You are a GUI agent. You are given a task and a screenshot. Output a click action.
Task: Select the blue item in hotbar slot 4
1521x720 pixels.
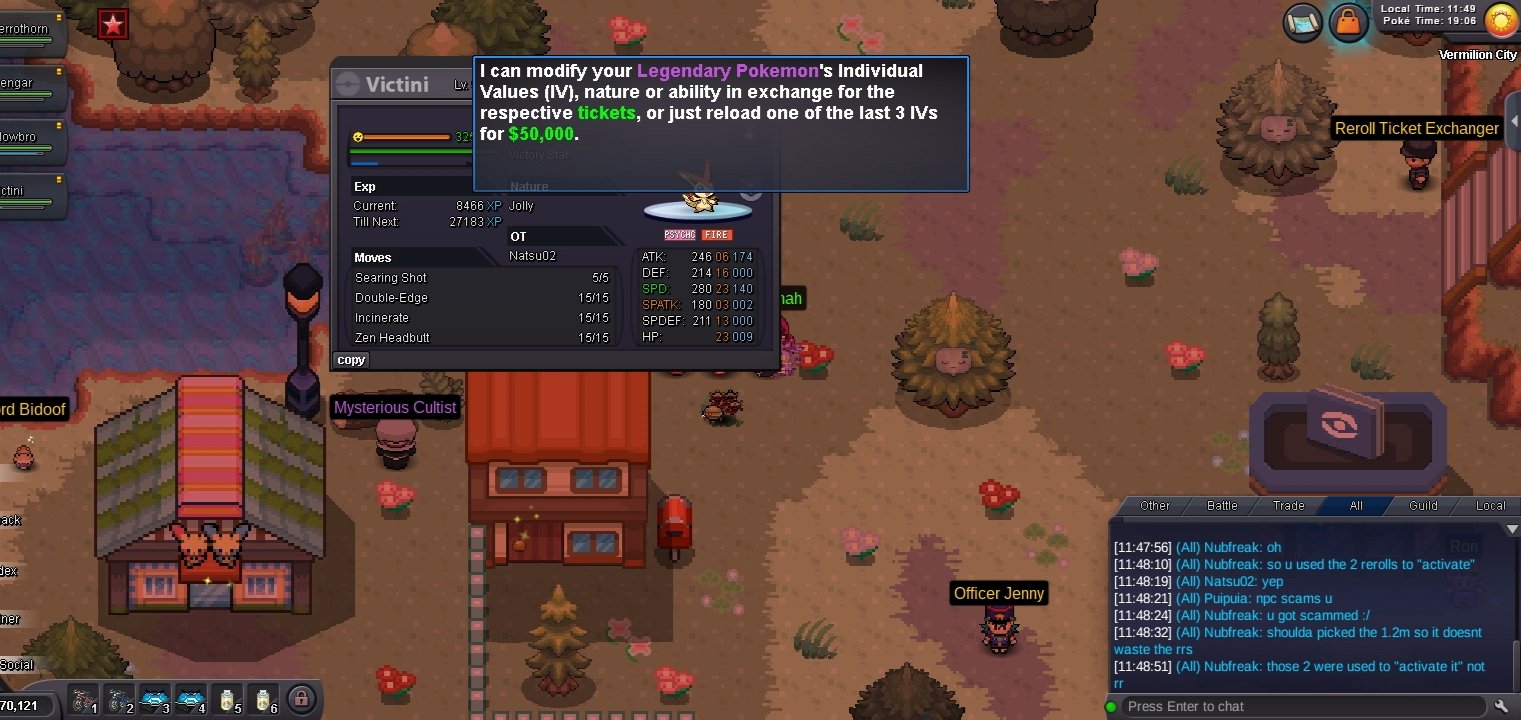click(x=190, y=699)
